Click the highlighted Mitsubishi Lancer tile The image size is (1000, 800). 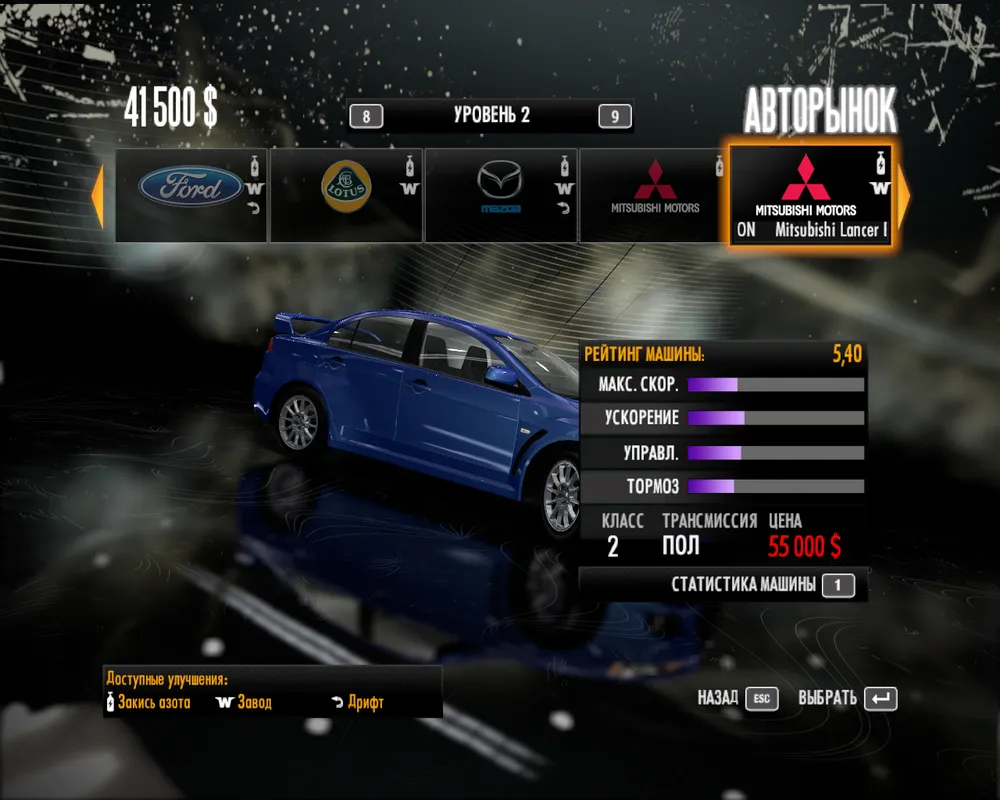pyautogui.click(x=812, y=196)
